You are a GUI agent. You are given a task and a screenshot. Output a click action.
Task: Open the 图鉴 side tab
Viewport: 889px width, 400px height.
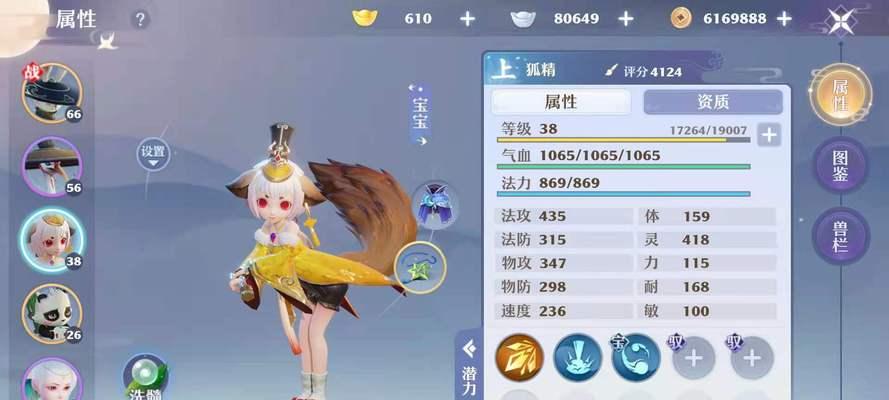click(x=840, y=165)
